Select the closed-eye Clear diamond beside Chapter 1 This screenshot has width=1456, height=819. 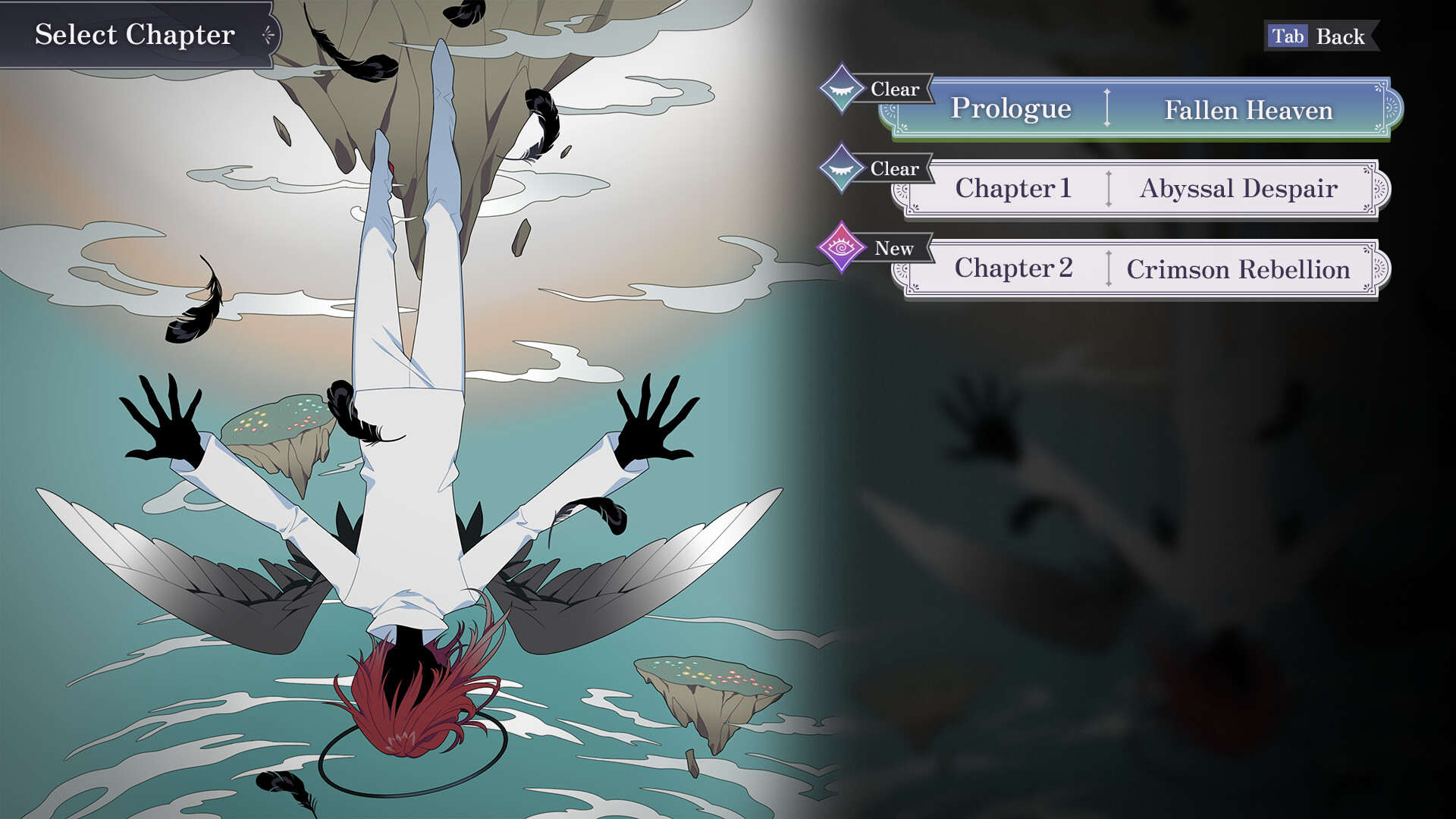[x=840, y=169]
